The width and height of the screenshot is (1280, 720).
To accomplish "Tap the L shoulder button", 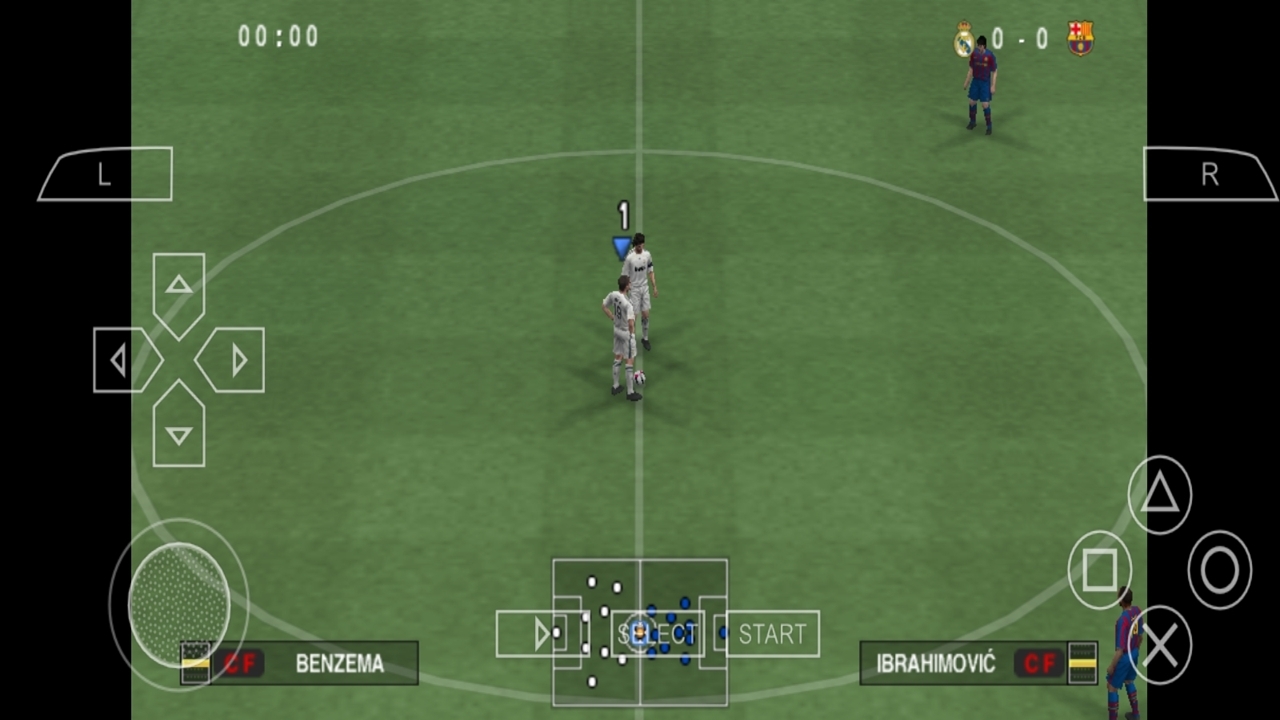I will pos(104,174).
